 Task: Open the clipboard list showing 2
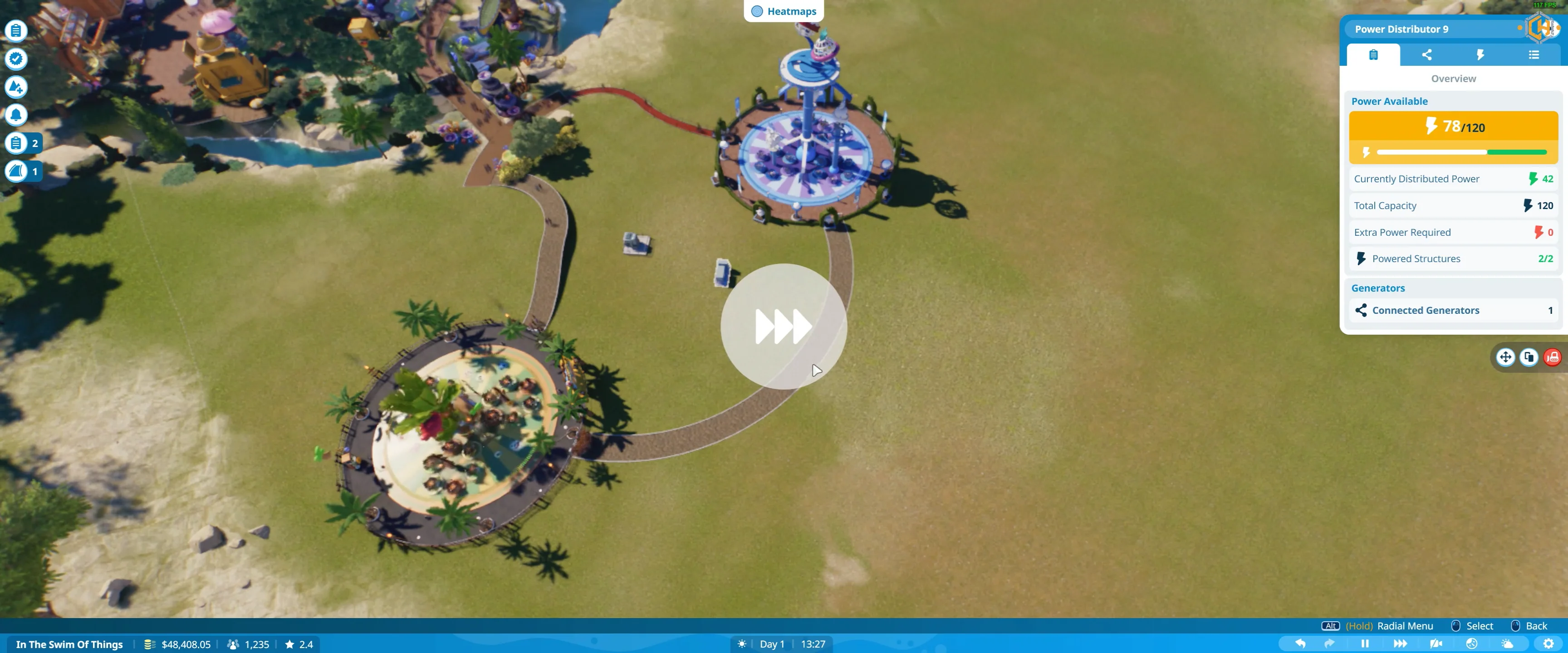pos(23,143)
